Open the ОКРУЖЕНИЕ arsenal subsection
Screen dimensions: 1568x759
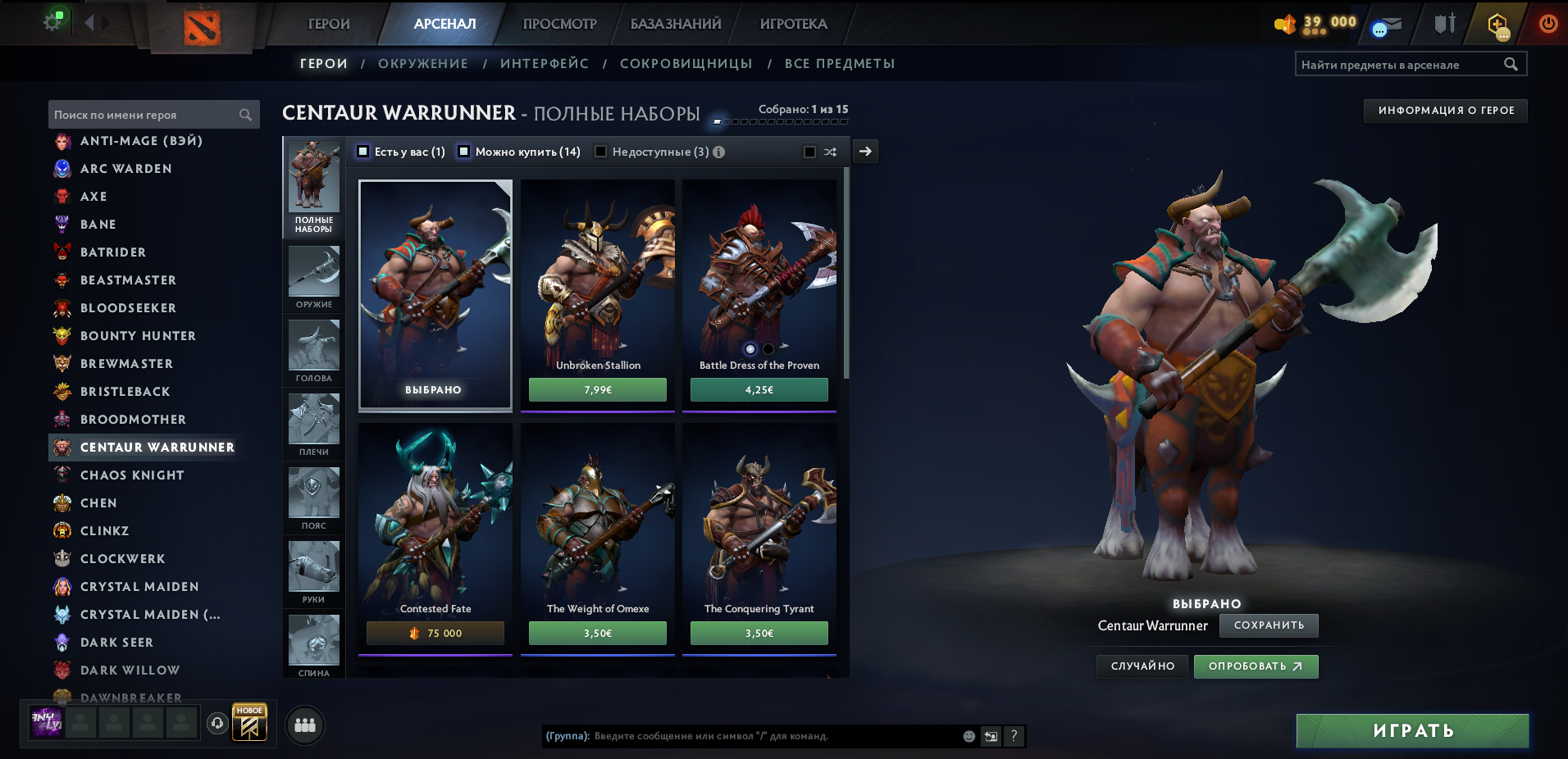[423, 64]
